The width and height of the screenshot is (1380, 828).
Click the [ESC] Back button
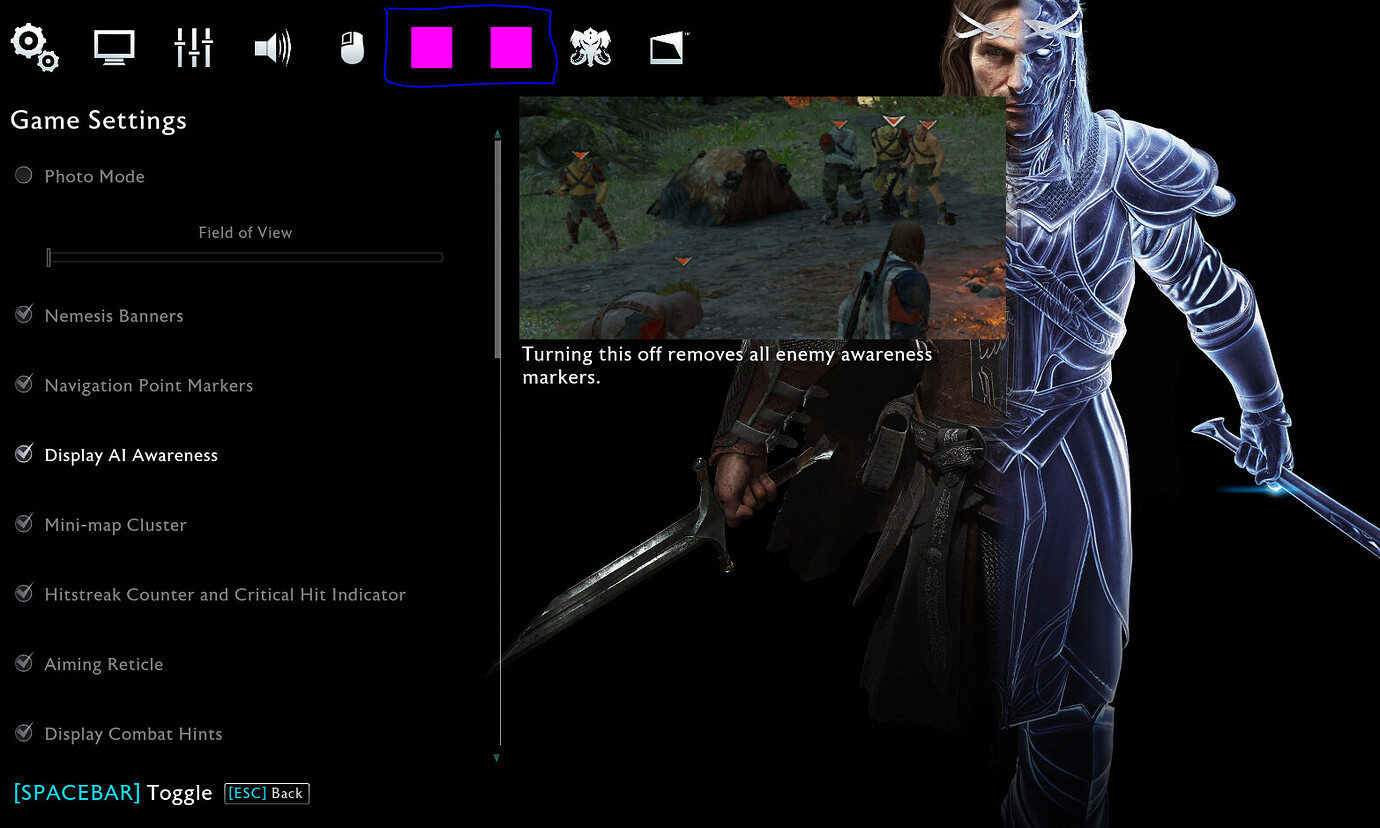[266, 793]
